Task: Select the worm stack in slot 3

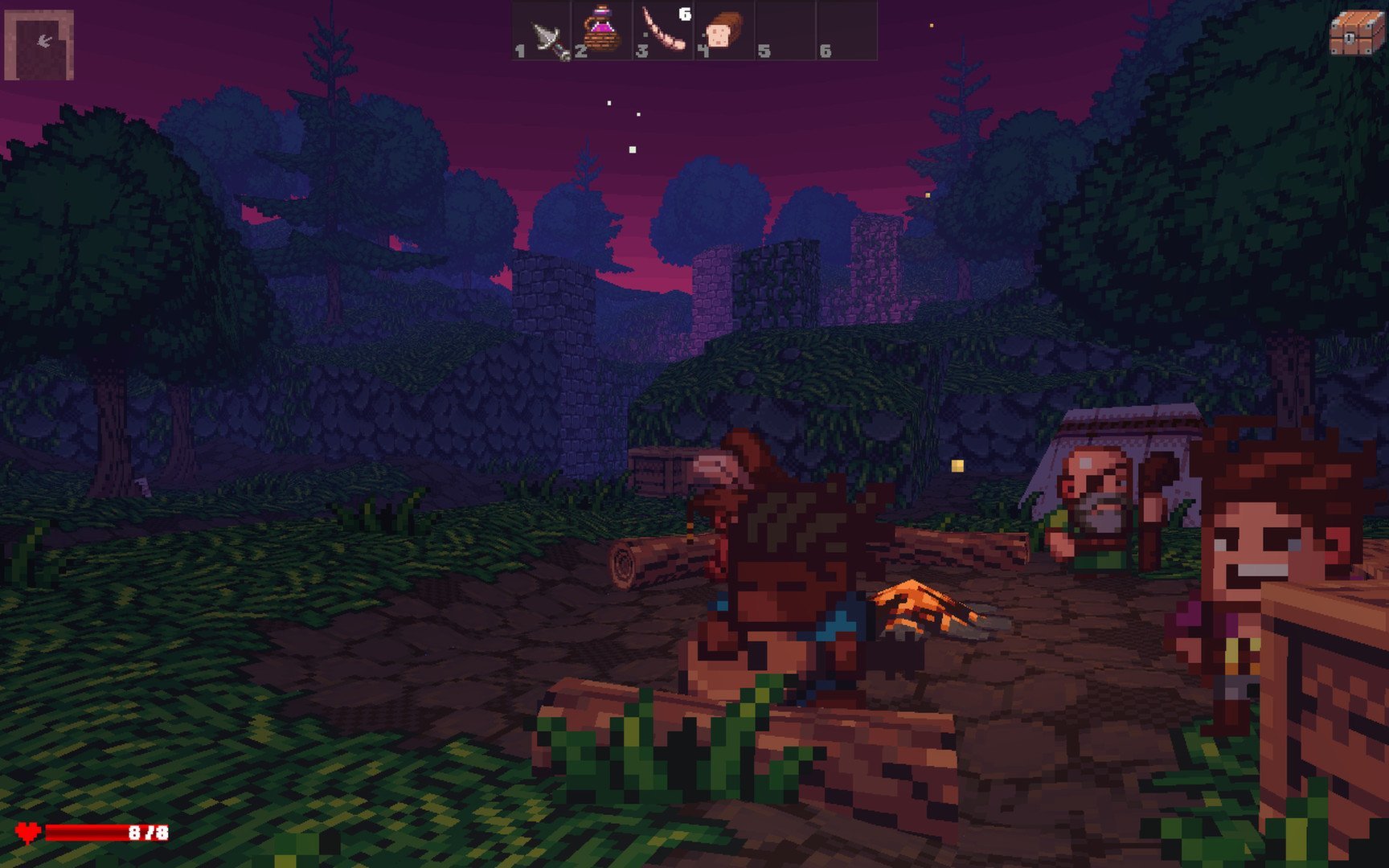Action: coord(664,31)
